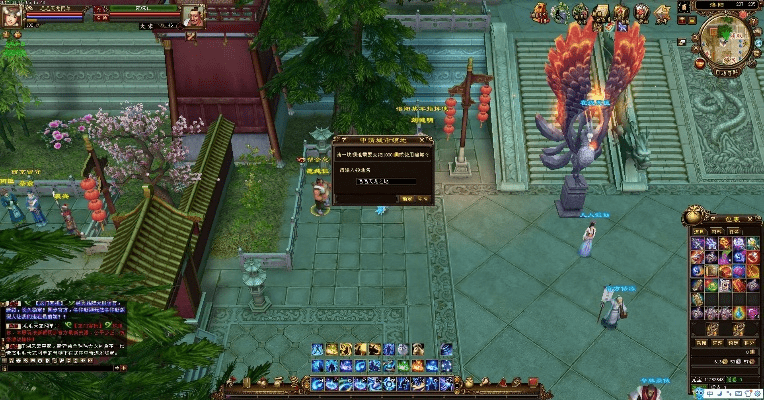Cancel the city application dialog
The height and width of the screenshot is (400, 764).
pyautogui.click(x=424, y=199)
